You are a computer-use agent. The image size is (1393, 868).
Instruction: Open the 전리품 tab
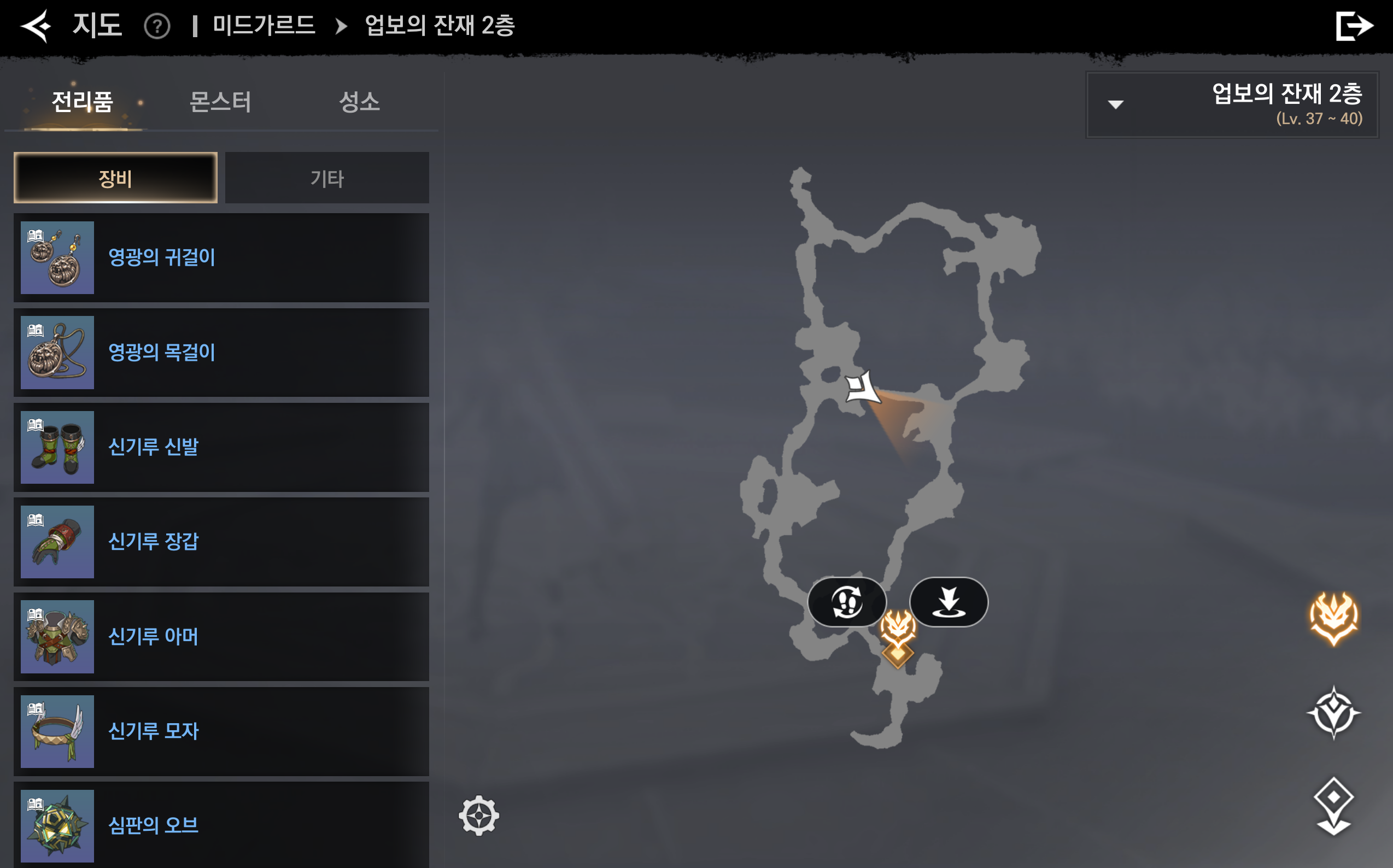tap(82, 102)
